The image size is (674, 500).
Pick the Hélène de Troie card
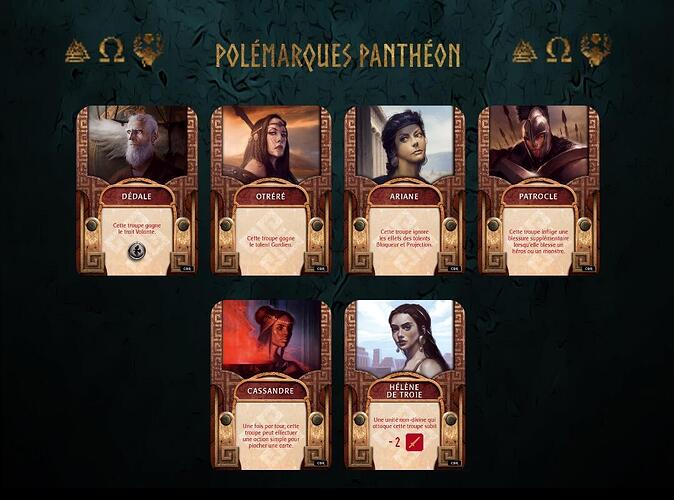click(x=404, y=384)
